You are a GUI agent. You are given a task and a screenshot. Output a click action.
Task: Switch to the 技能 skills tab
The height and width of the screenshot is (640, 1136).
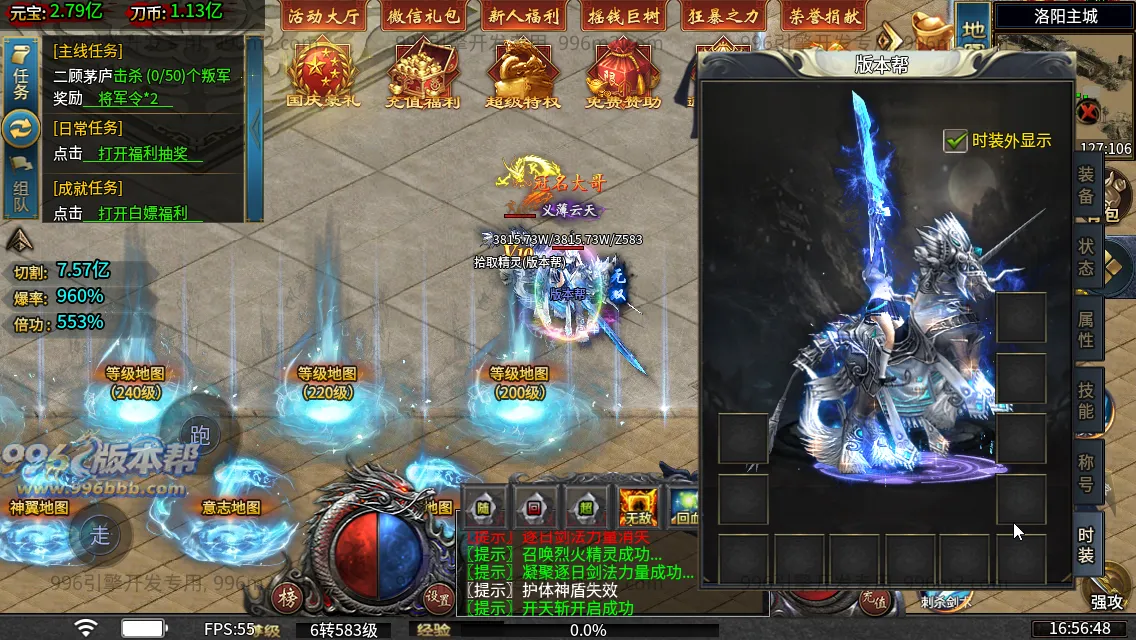click(1086, 401)
